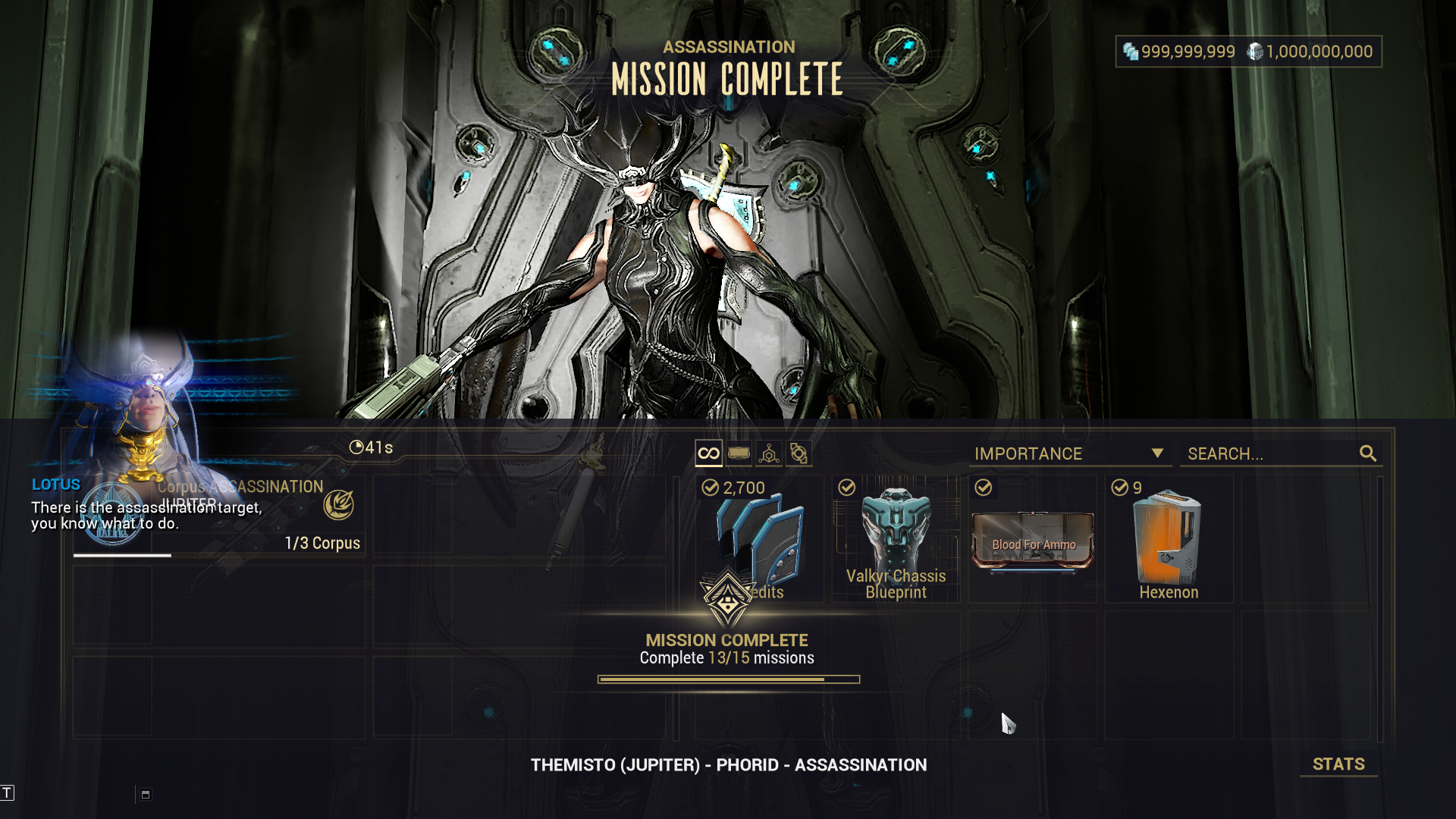Select the infinity 'all rewards' filter tab

tap(708, 453)
